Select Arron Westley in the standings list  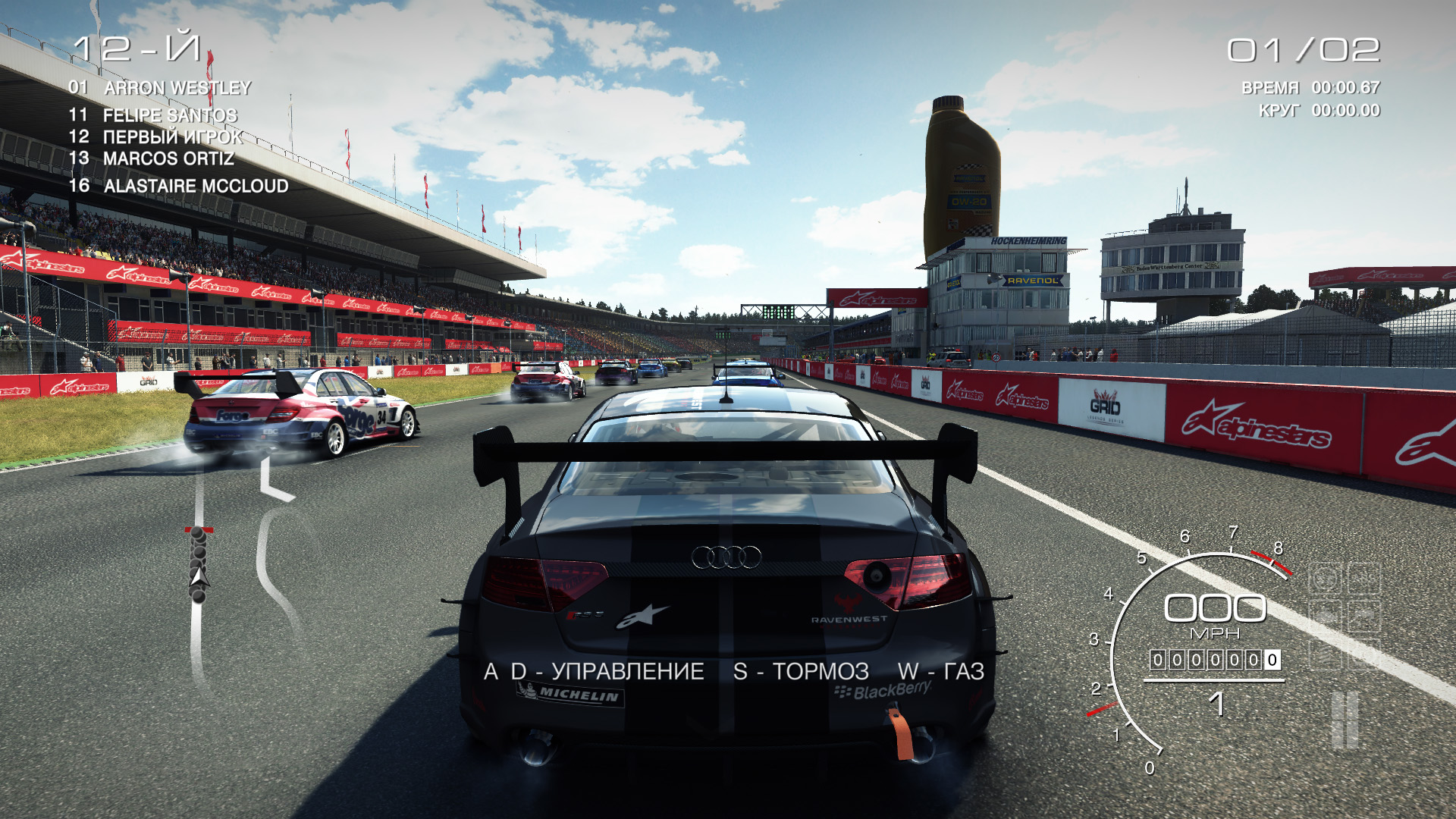pos(177,88)
